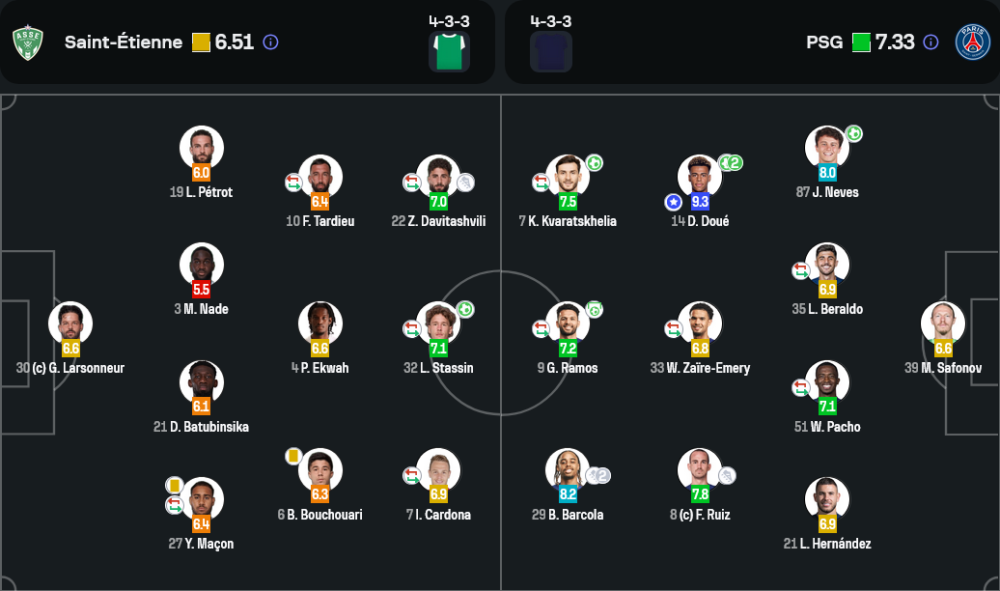Open the Saint-Étienne rating info icon
Viewport: 1000px width, 591px height.
(270, 42)
